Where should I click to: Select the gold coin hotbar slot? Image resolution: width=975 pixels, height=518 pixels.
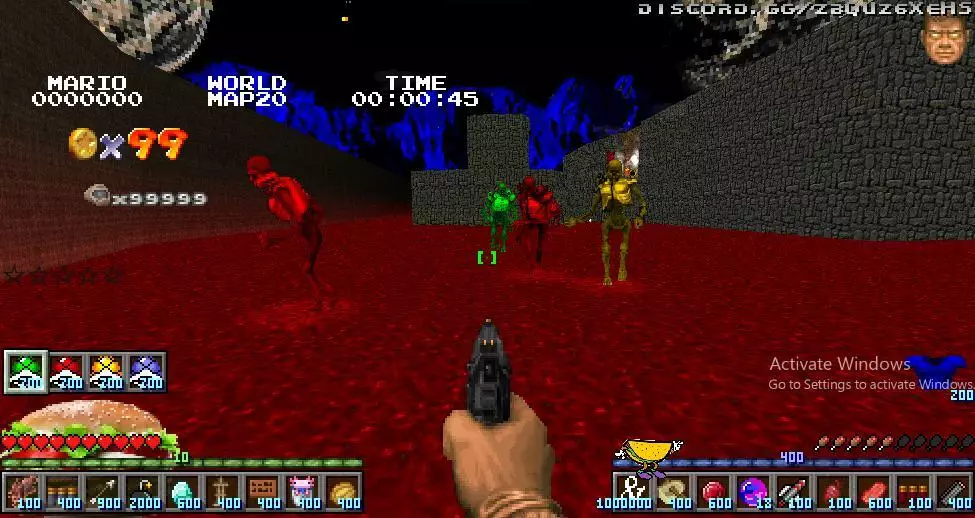pyautogui.click(x=343, y=492)
